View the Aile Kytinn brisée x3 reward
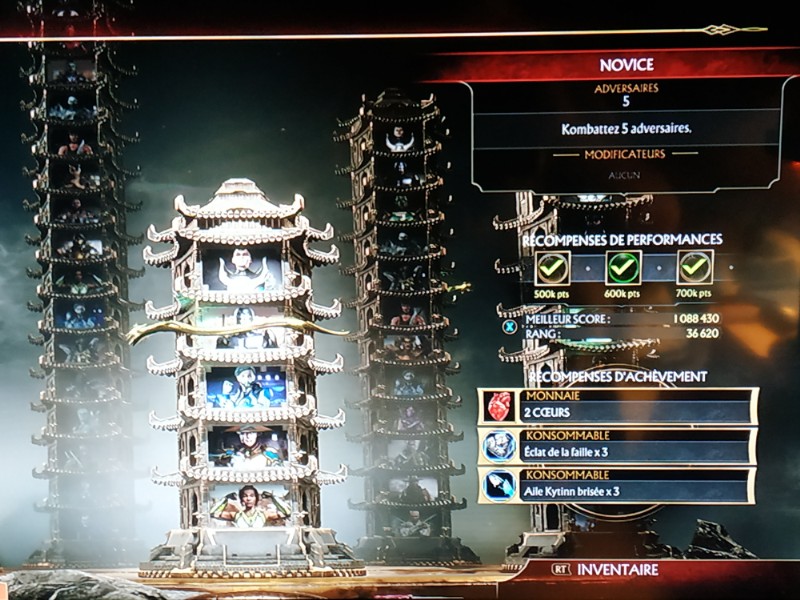 coord(617,485)
